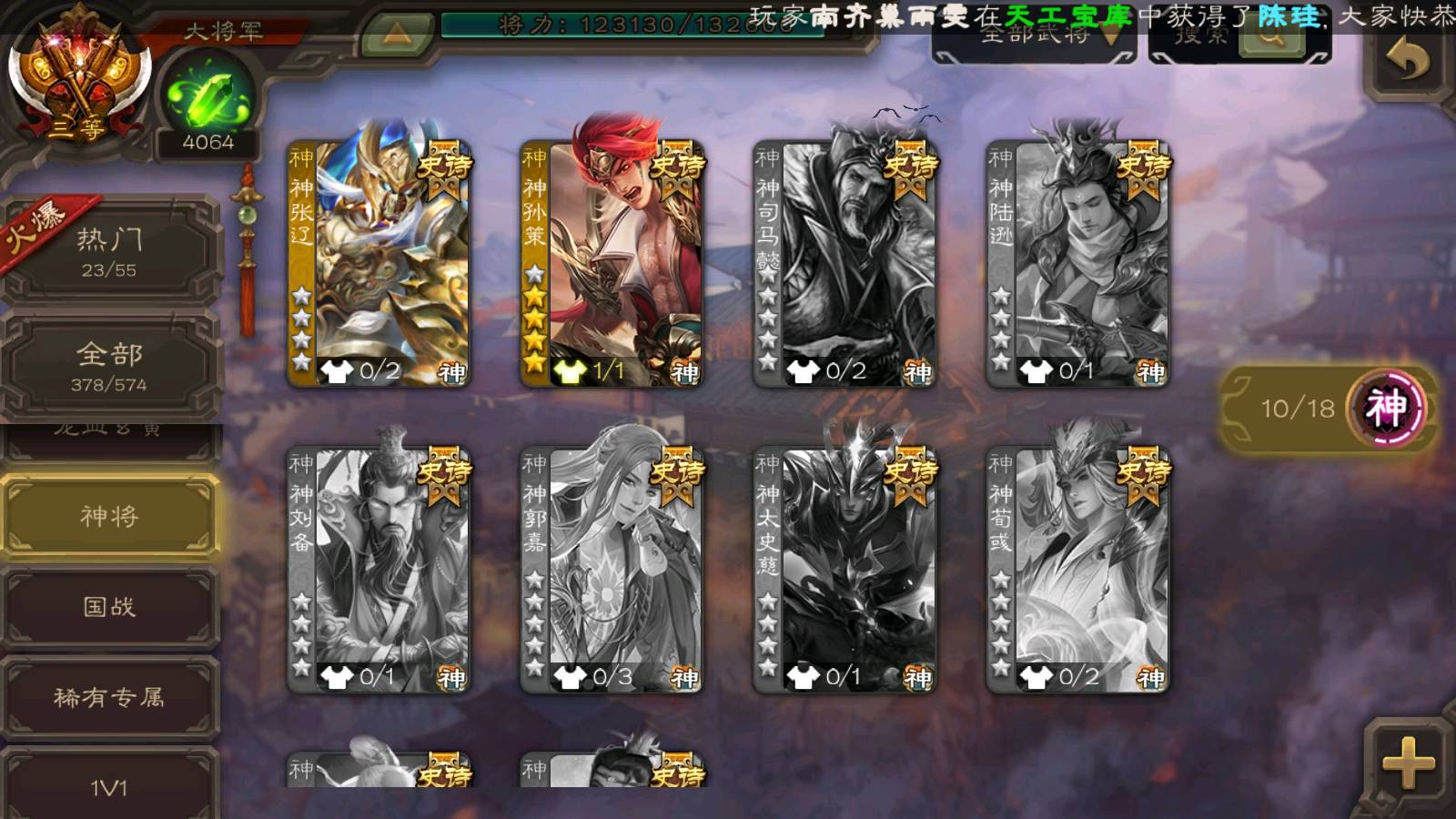Click the back arrow button
Screen dimensions: 1456x819
tap(1407, 62)
